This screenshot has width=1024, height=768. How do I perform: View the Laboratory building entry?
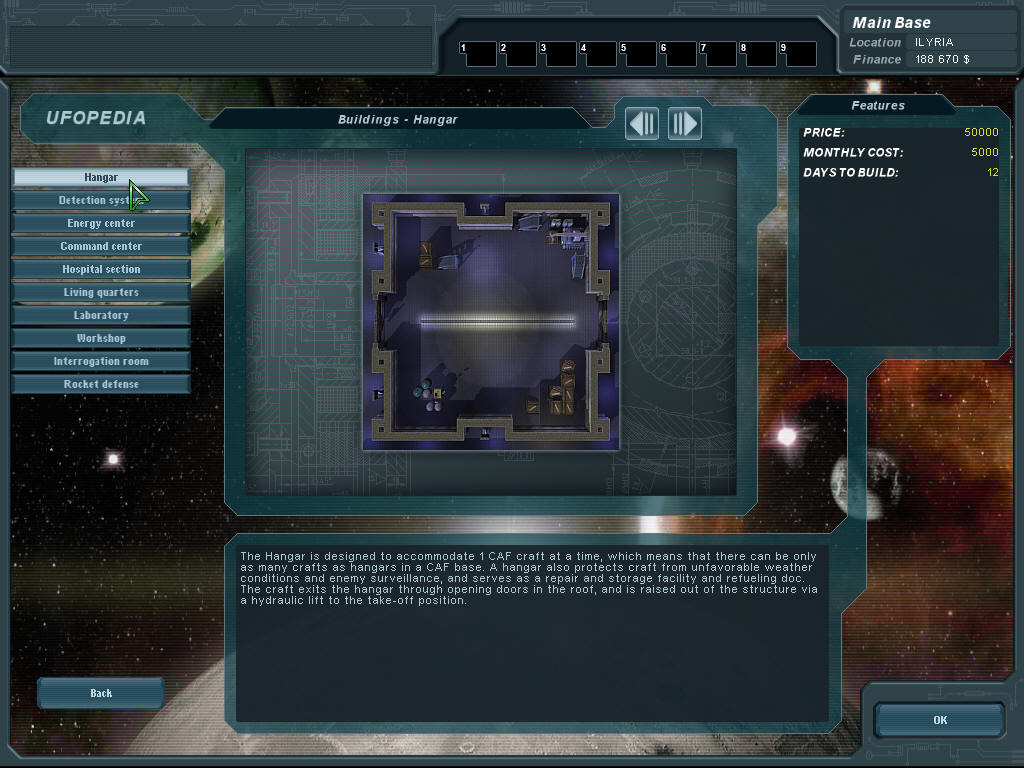pyautogui.click(x=100, y=315)
